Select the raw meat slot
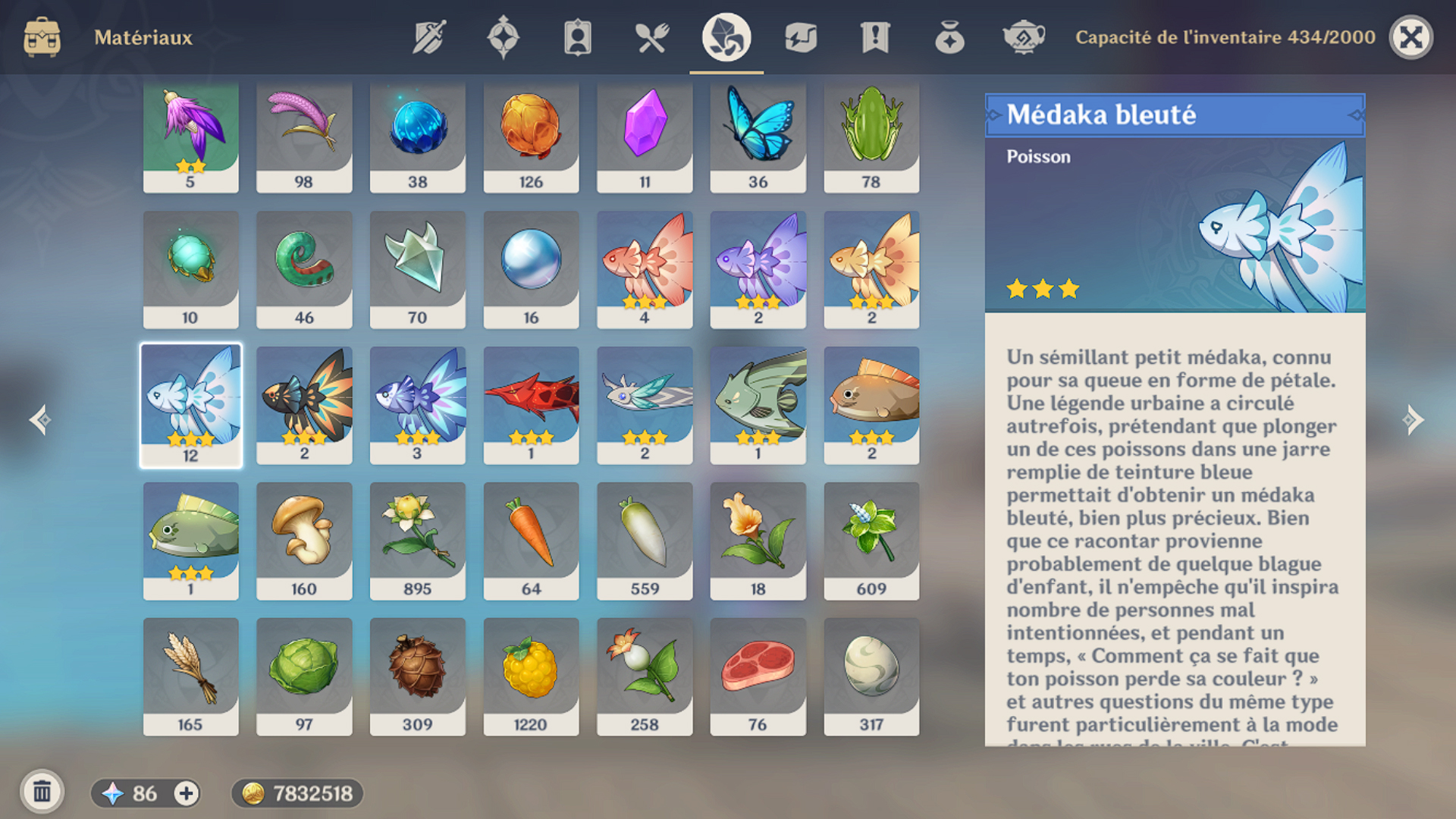 coord(758,676)
